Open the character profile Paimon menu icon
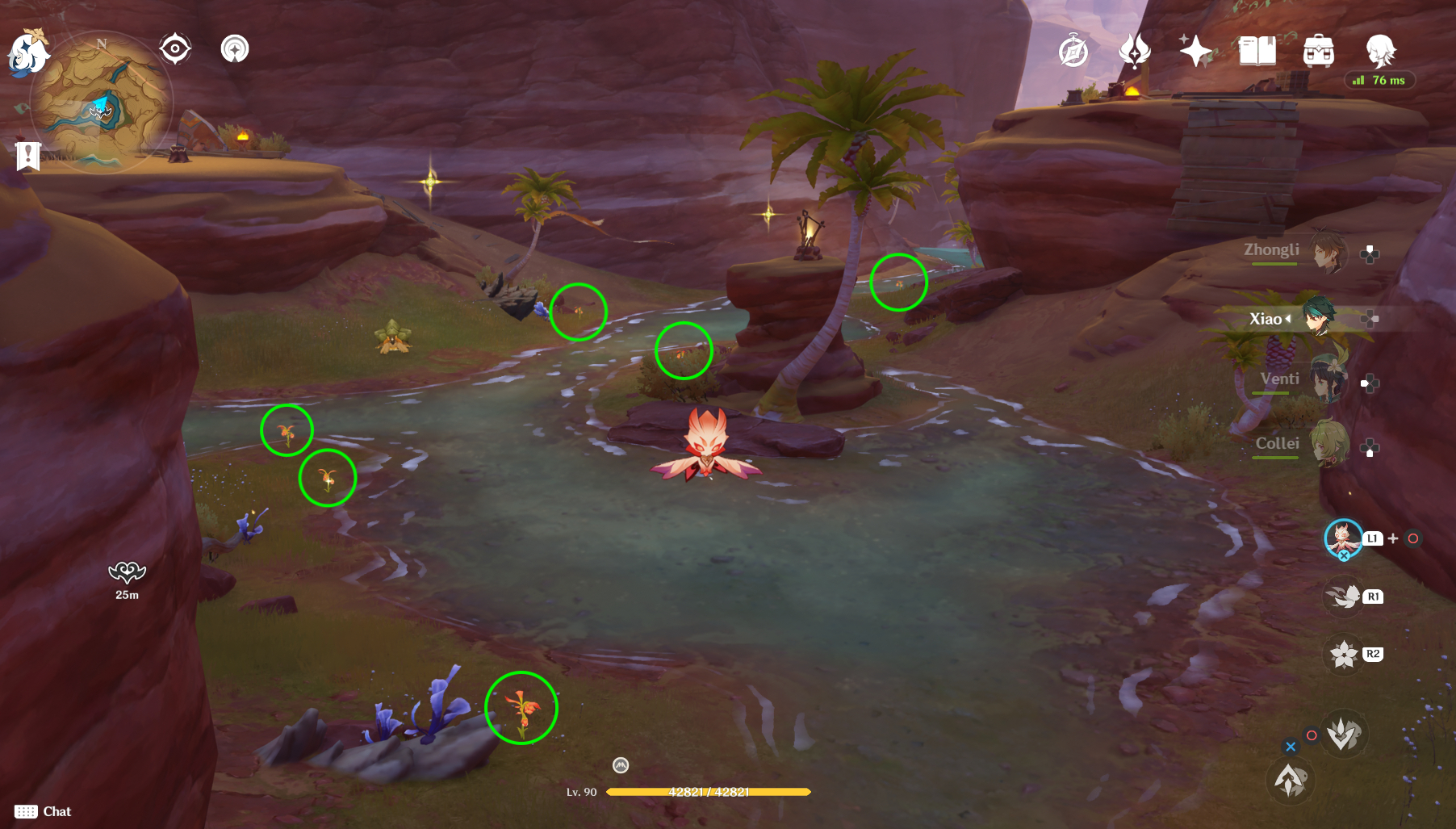1456x829 pixels. (x=1382, y=50)
